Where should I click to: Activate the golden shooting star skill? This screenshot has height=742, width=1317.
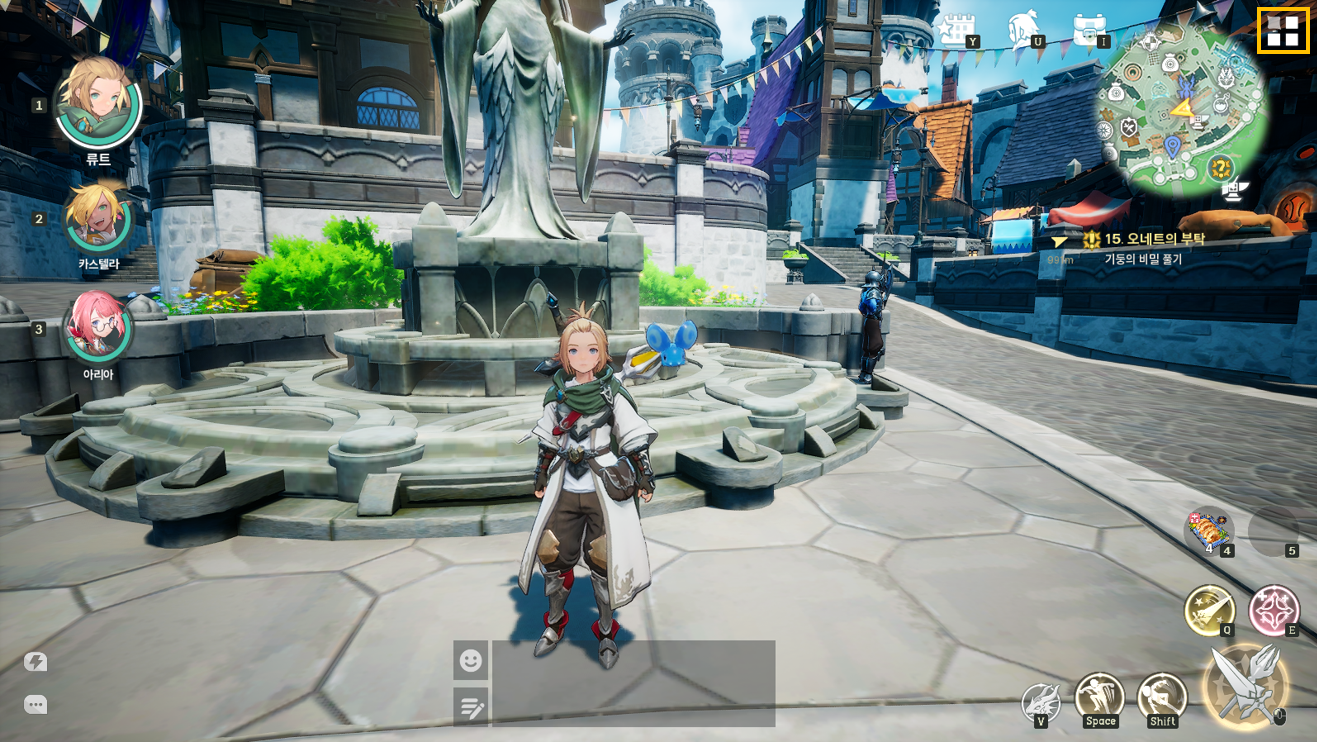click(1209, 609)
